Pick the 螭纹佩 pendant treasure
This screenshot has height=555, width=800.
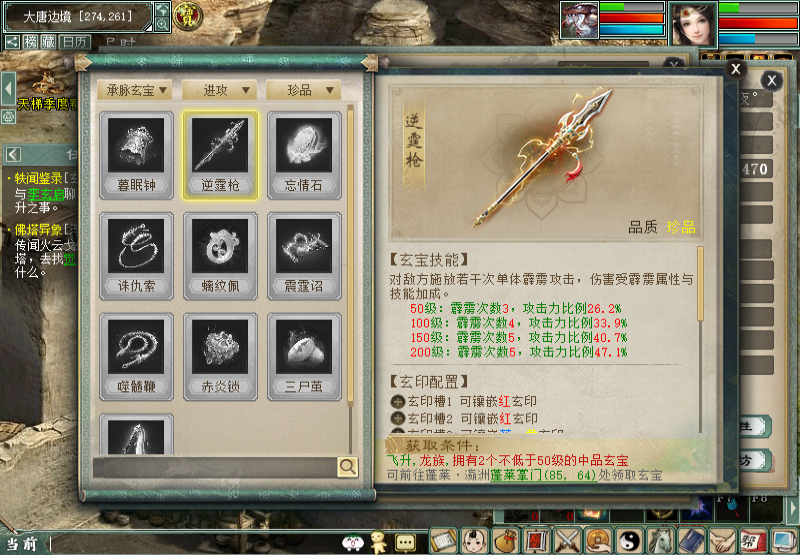coord(220,254)
